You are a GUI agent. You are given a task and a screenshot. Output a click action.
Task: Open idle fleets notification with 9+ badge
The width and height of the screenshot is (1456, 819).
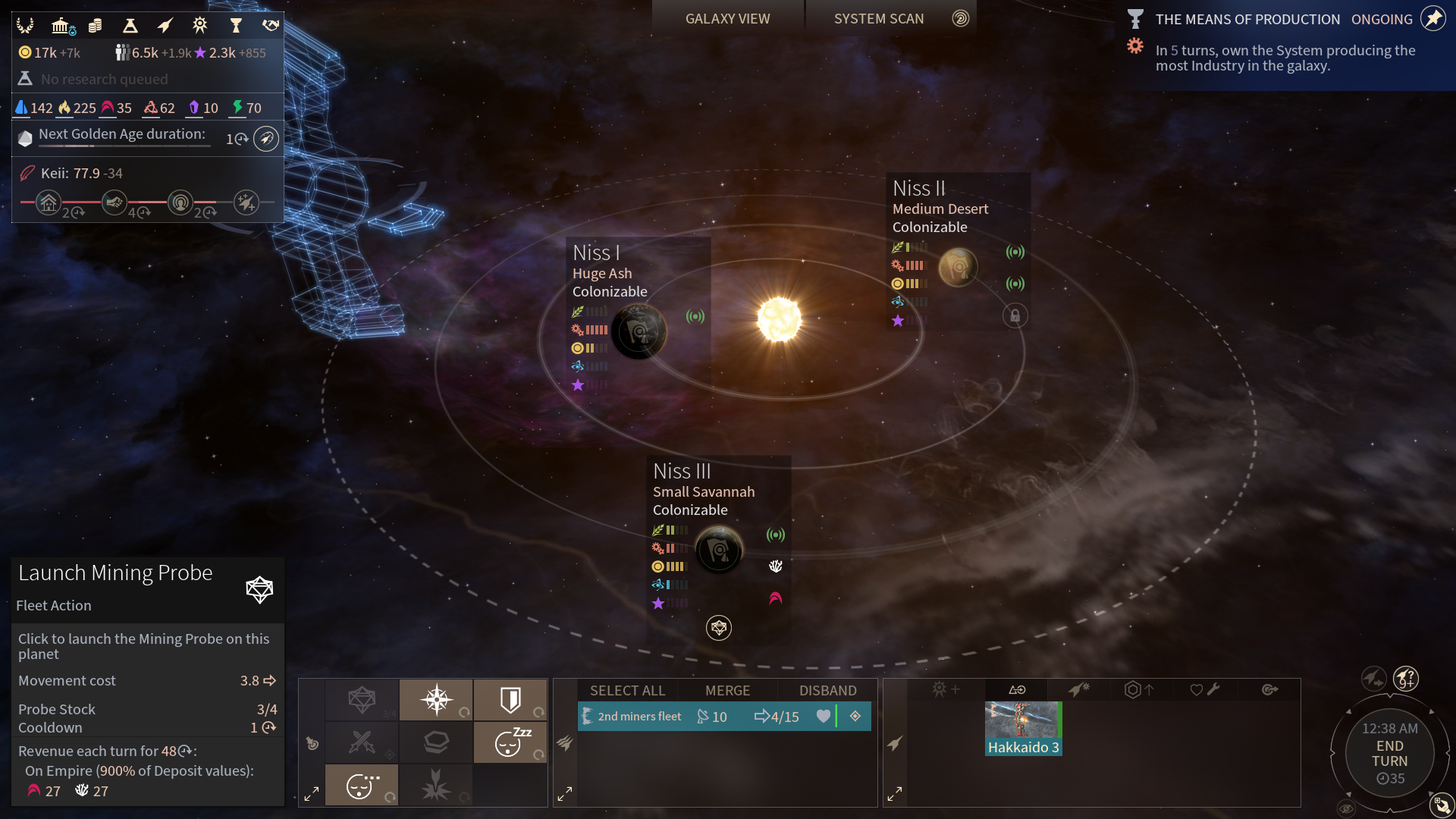click(1406, 678)
